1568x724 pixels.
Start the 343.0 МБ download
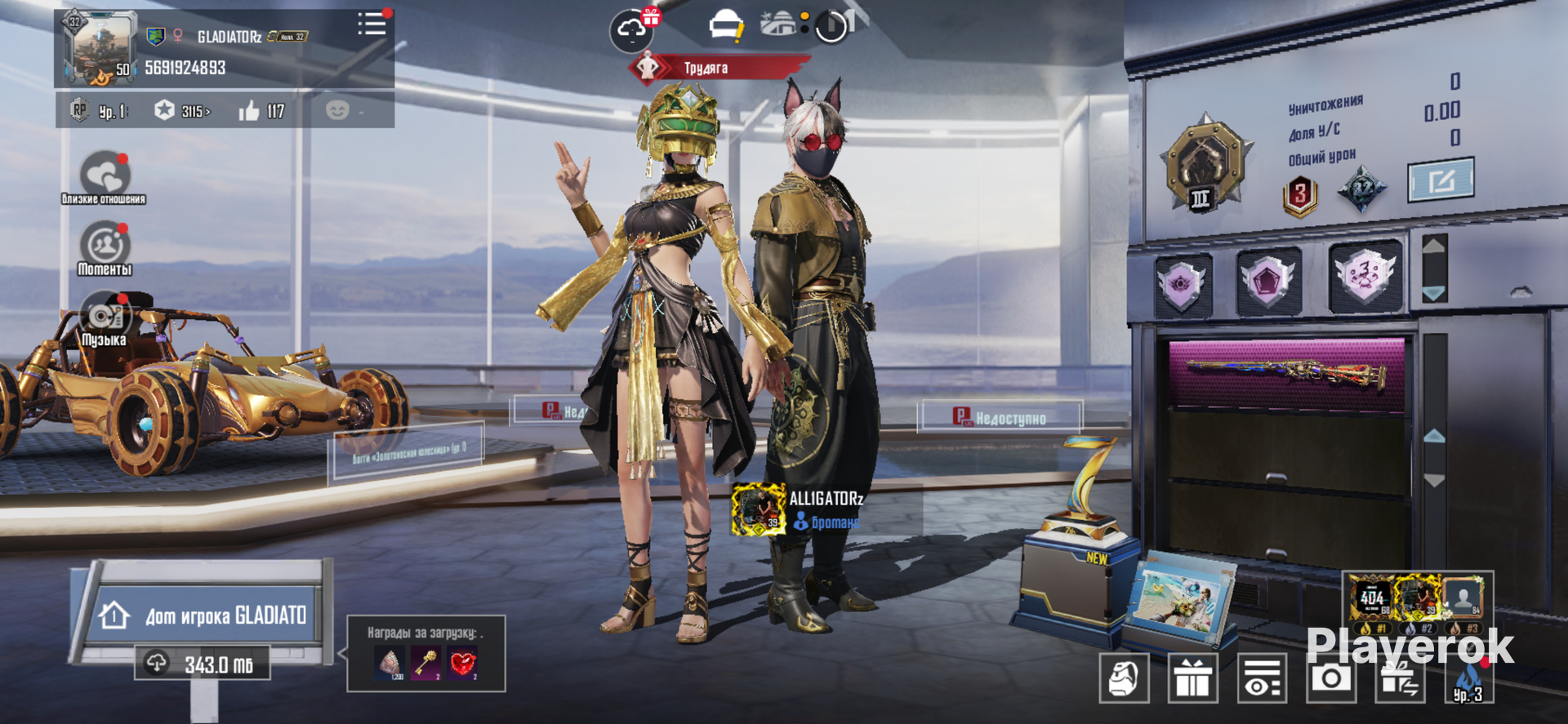(x=203, y=664)
